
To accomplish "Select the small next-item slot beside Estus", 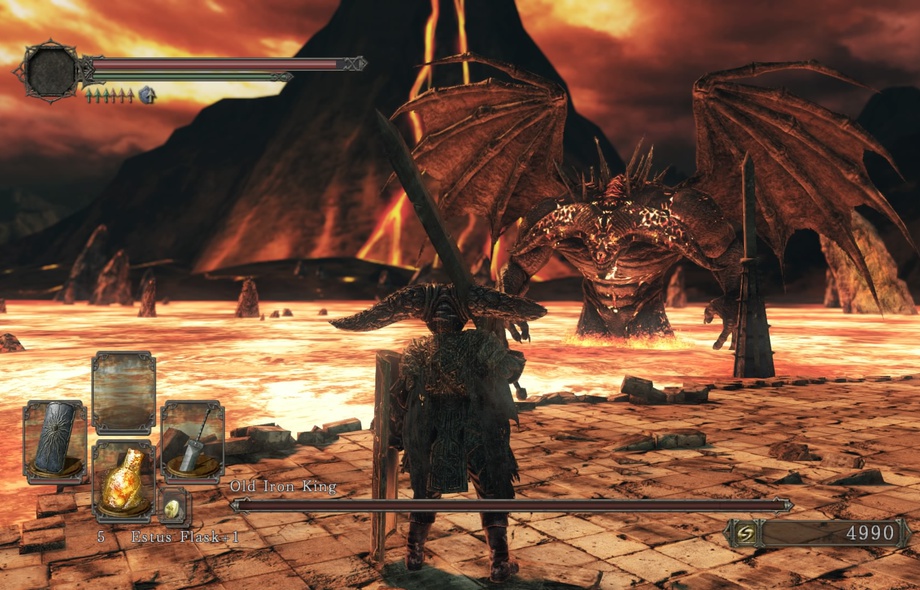I will 174,507.
